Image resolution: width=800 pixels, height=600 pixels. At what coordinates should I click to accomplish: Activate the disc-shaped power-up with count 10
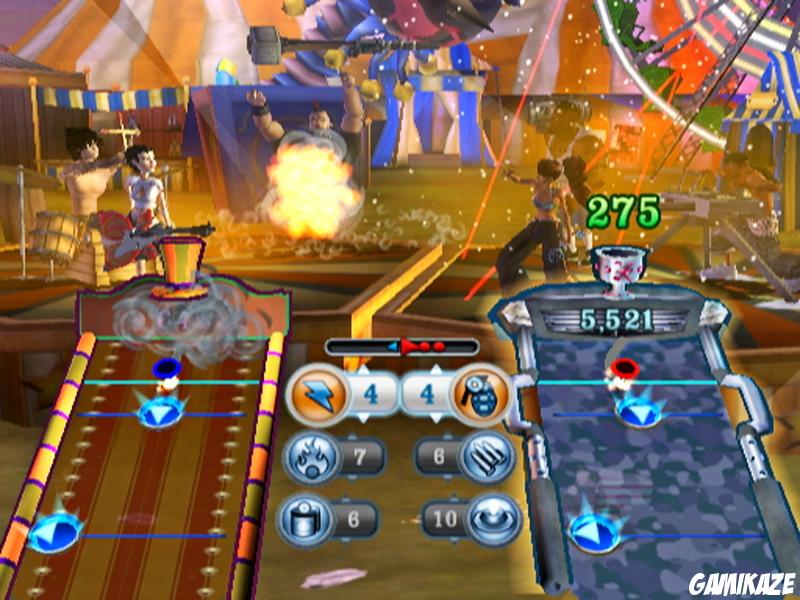(x=490, y=518)
